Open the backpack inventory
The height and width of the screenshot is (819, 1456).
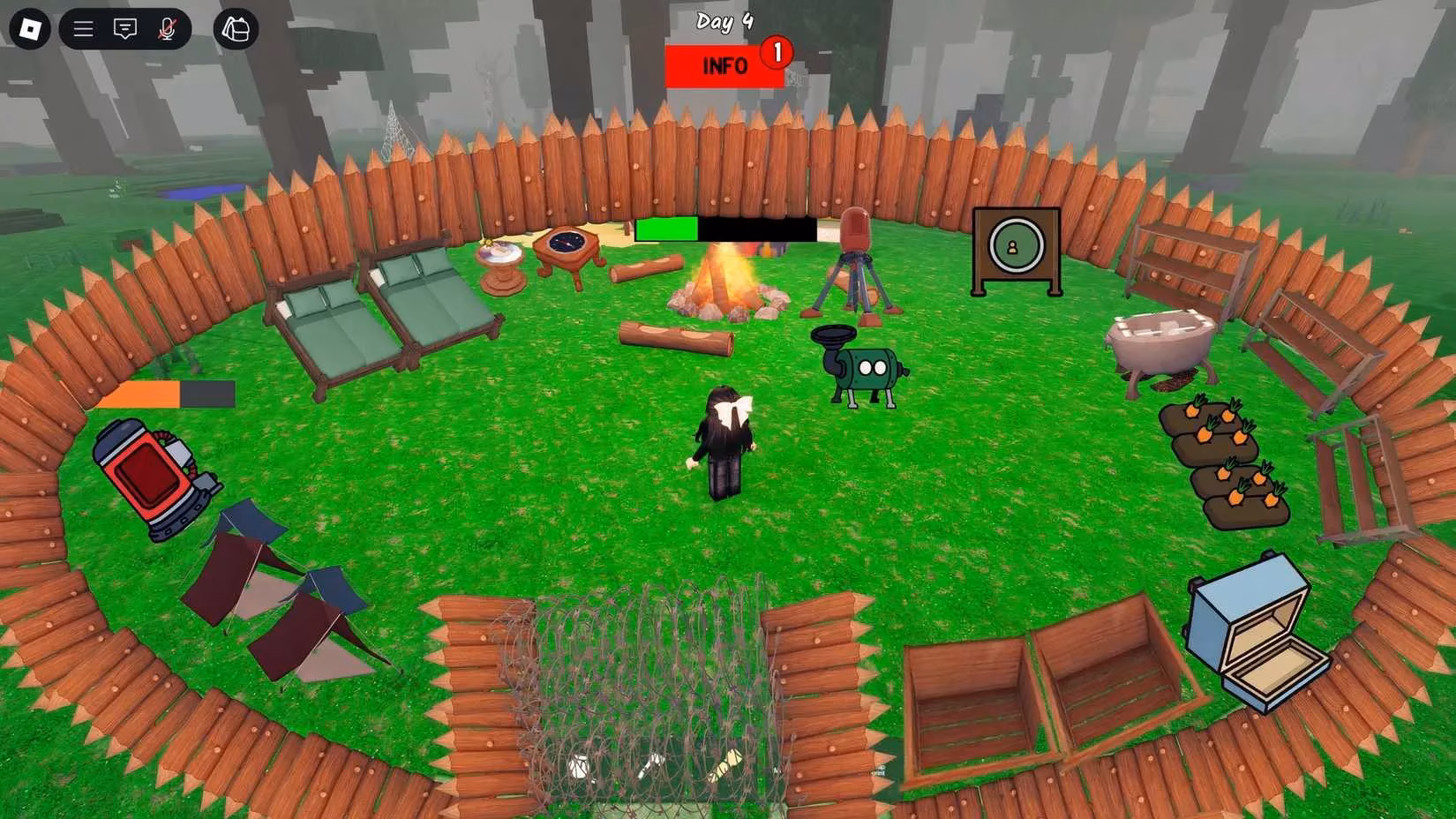tap(235, 29)
